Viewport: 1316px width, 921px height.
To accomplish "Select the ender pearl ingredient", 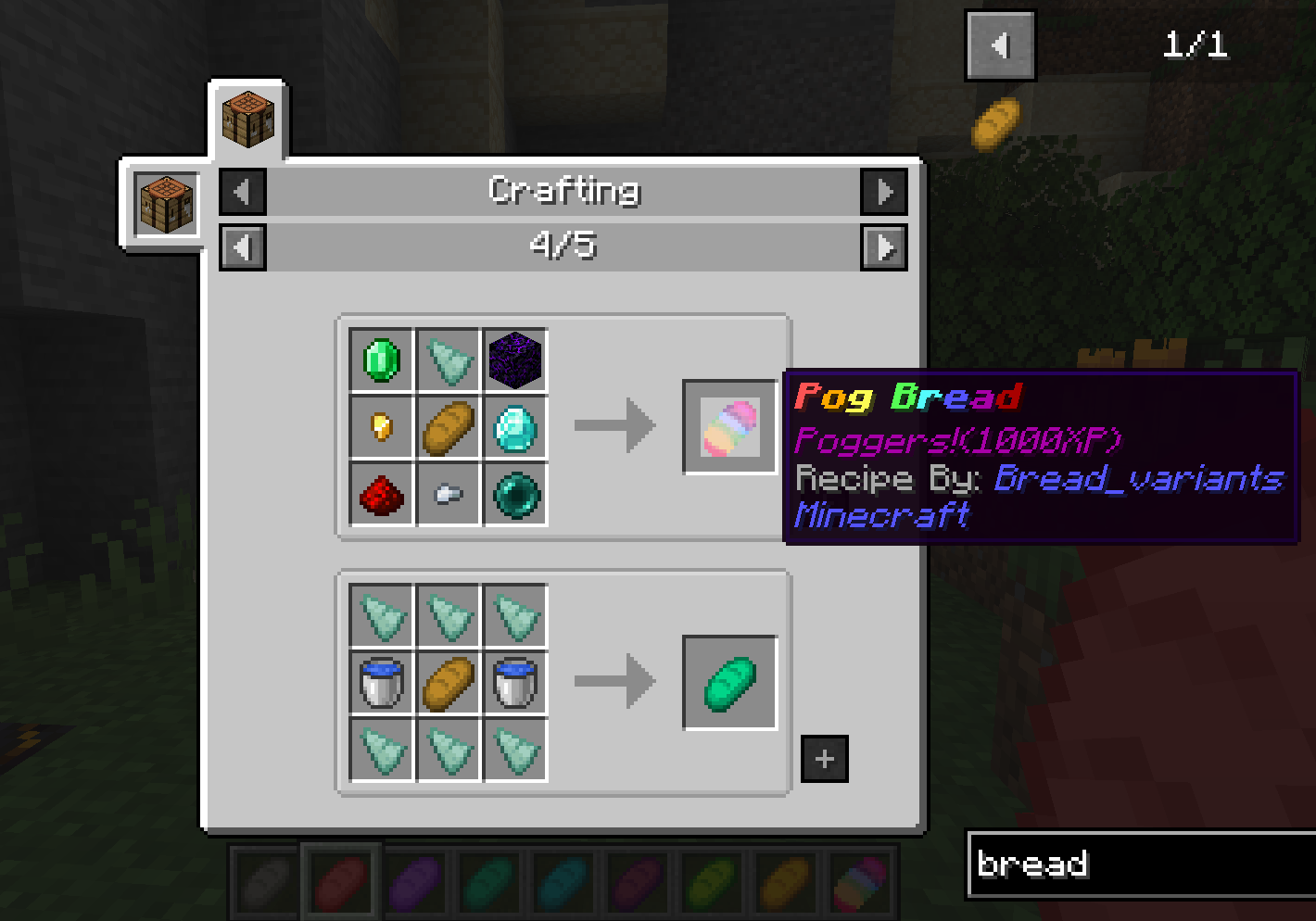I will point(515,495).
